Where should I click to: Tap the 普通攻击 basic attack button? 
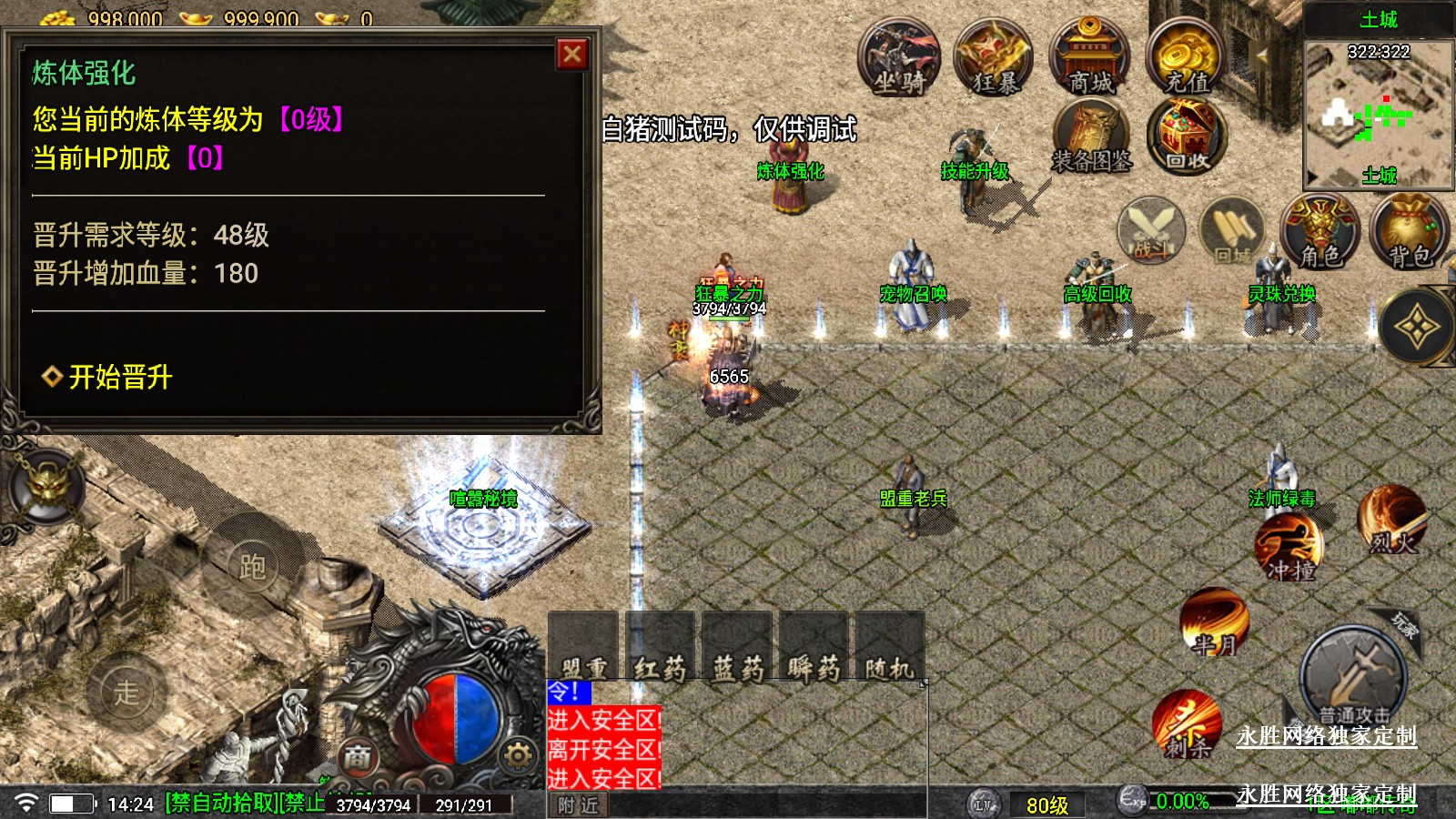(x=1353, y=678)
